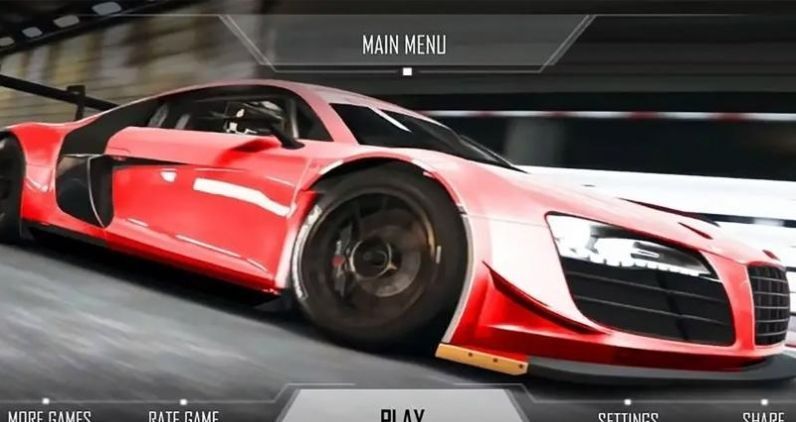Start the game with Play
Image resolution: width=796 pixels, height=422 pixels.
tap(402, 414)
